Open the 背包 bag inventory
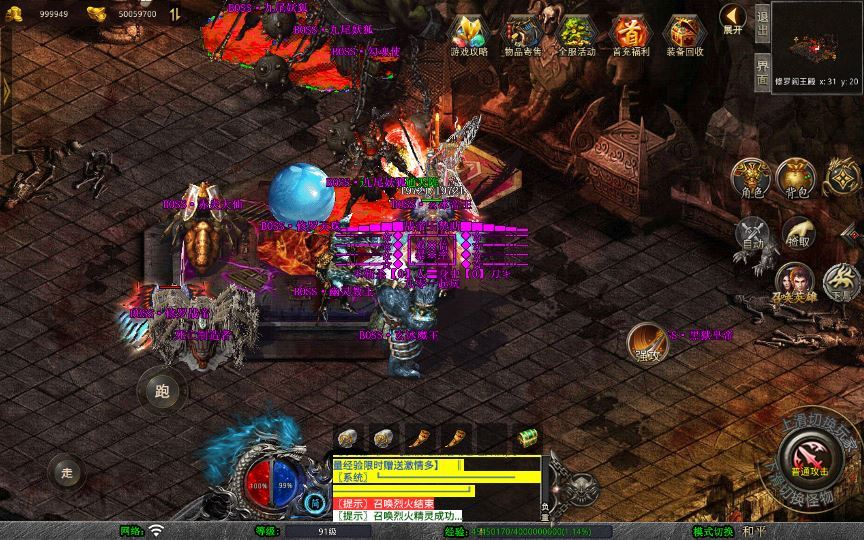Image resolution: width=864 pixels, height=540 pixels. point(796,177)
